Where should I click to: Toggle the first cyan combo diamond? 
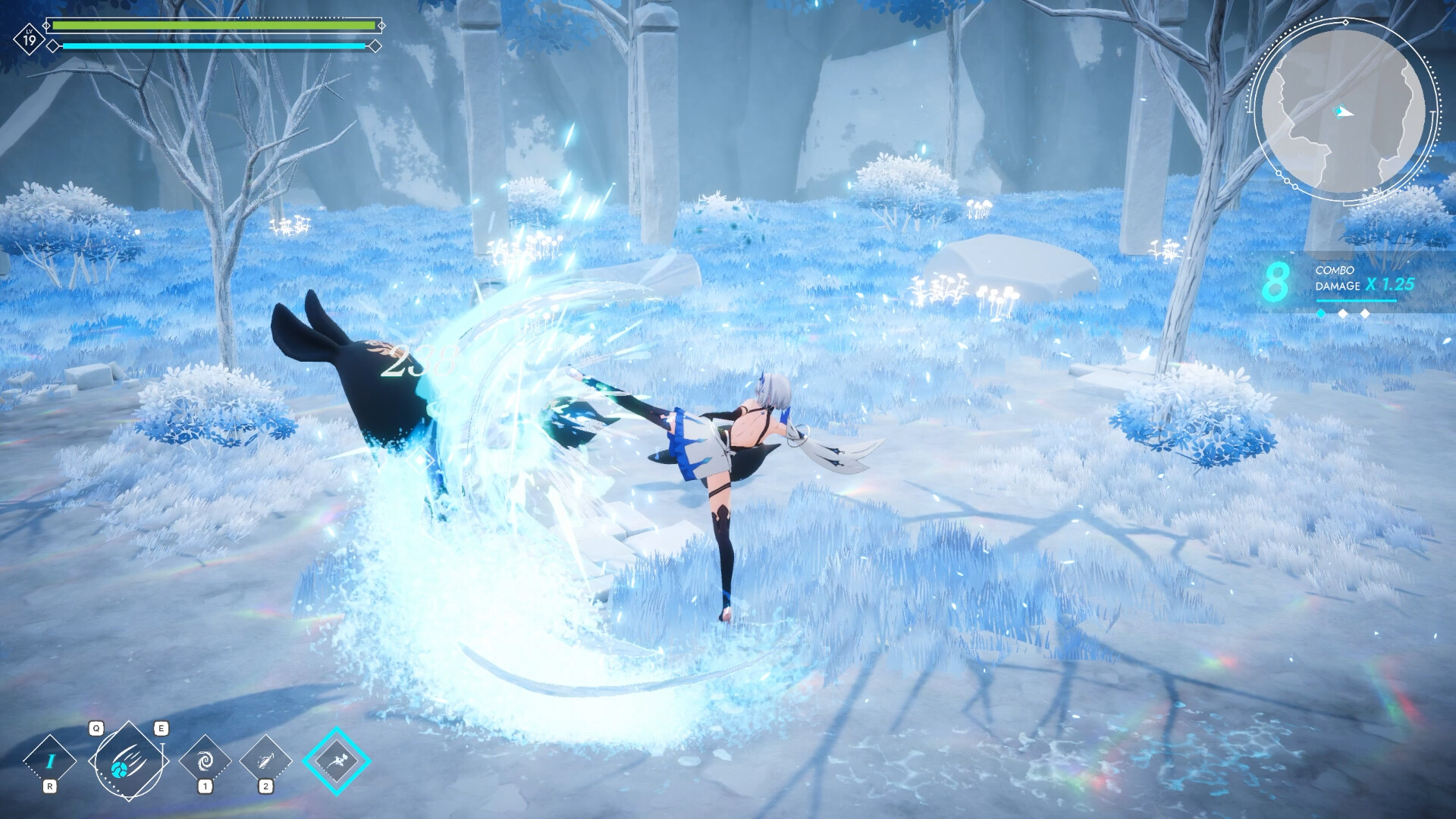click(x=1321, y=314)
